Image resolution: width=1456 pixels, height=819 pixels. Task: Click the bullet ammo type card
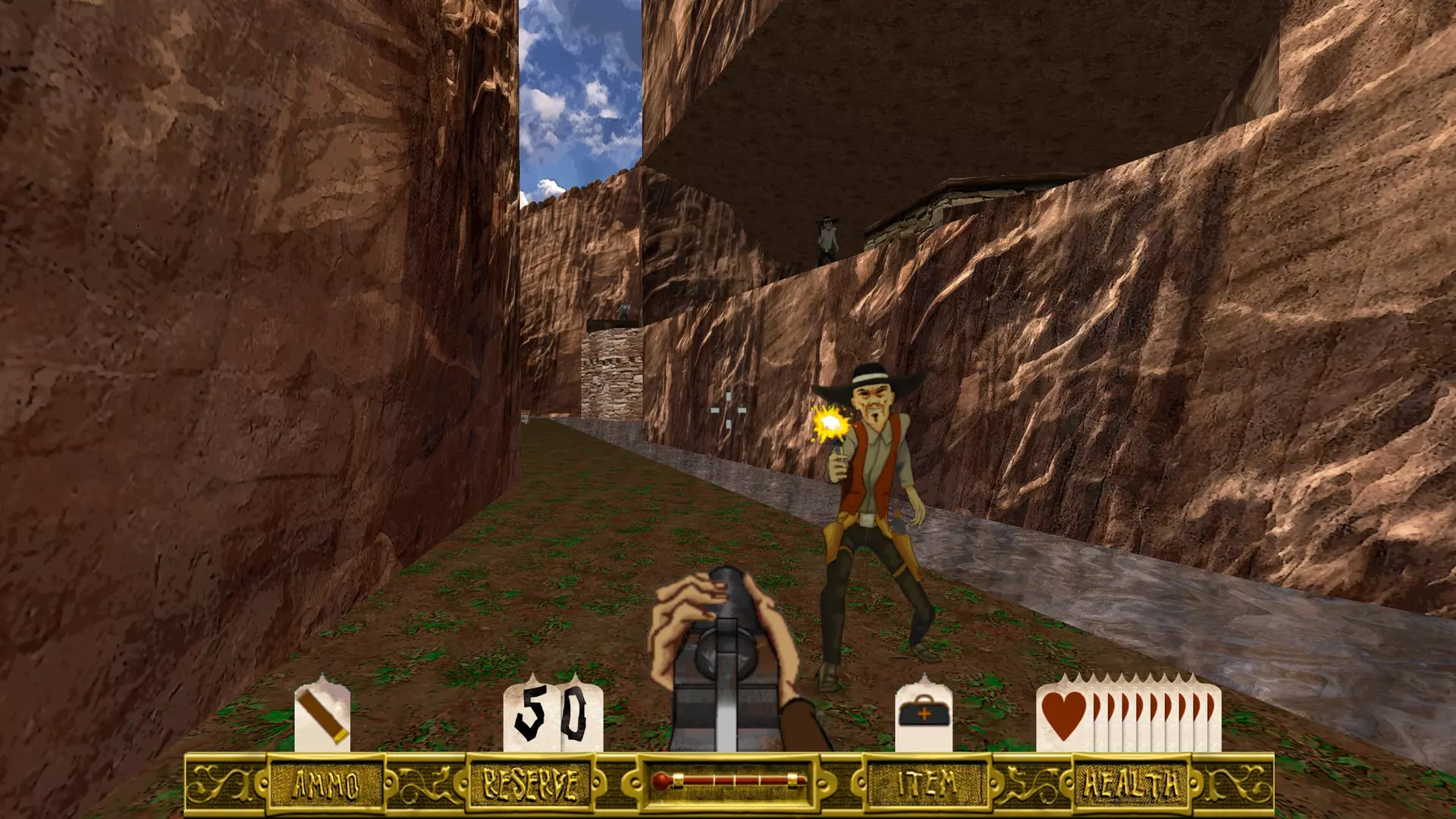coord(322,714)
